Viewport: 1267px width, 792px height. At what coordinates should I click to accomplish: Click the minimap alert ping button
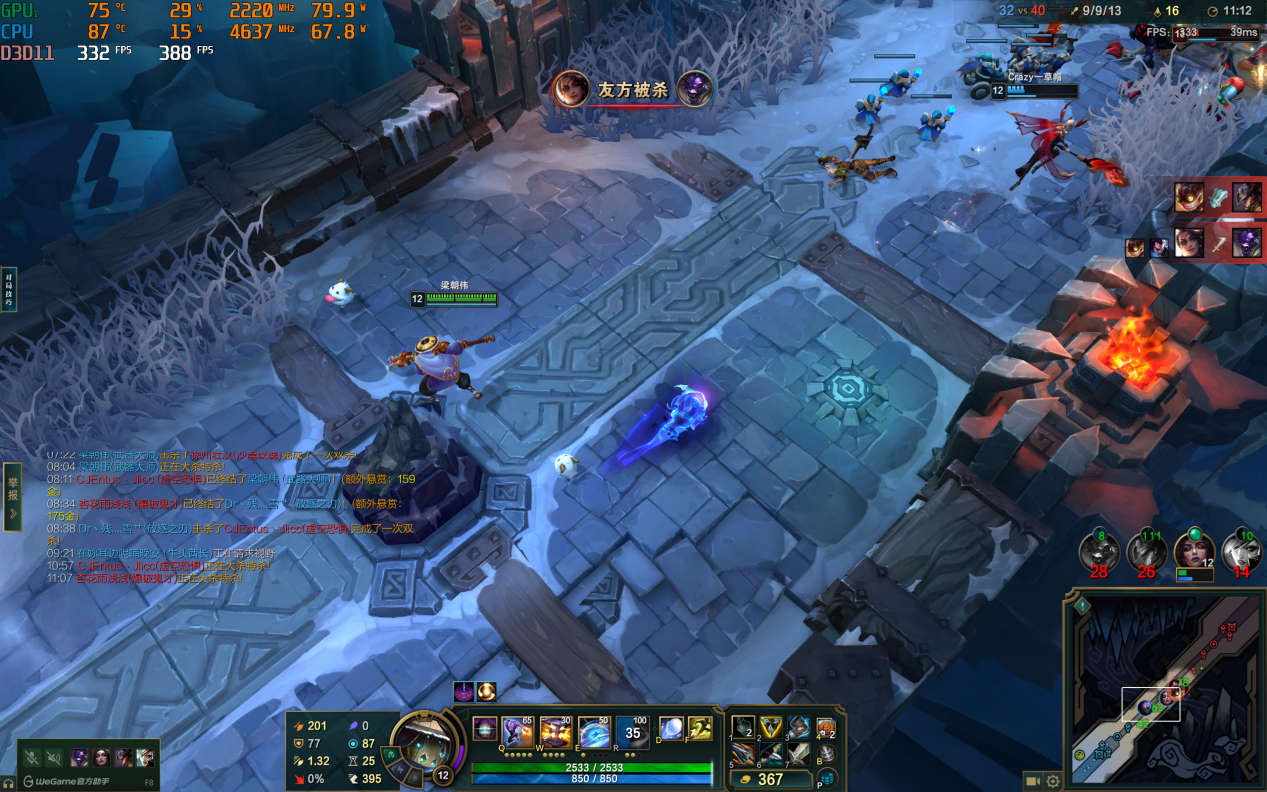(1082, 605)
